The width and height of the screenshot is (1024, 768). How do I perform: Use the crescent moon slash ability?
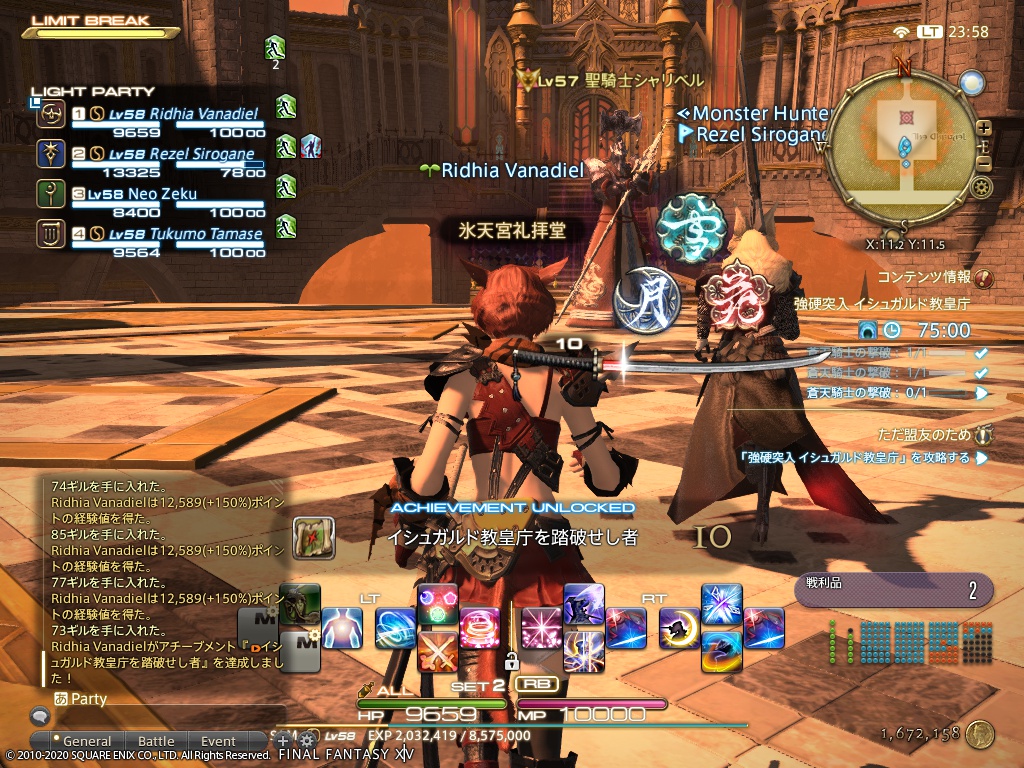(680, 628)
